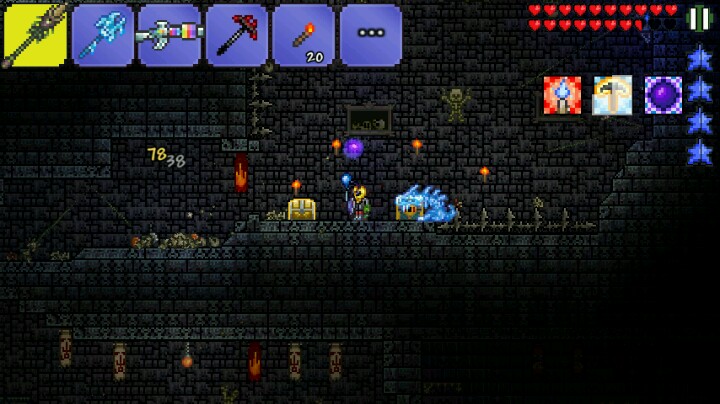720x404 pixels.
Task: Select the spear weapon in the highlighted slot
Action: pos(34,34)
